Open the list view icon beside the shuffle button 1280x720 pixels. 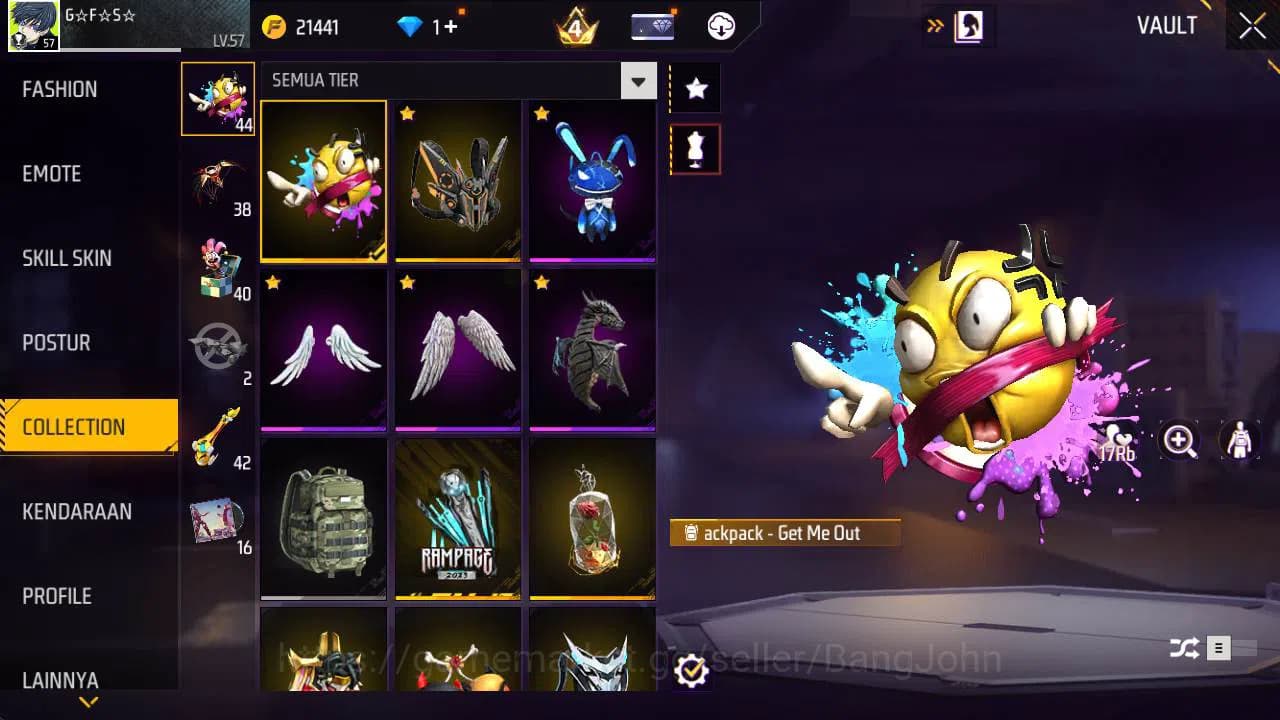point(1218,648)
